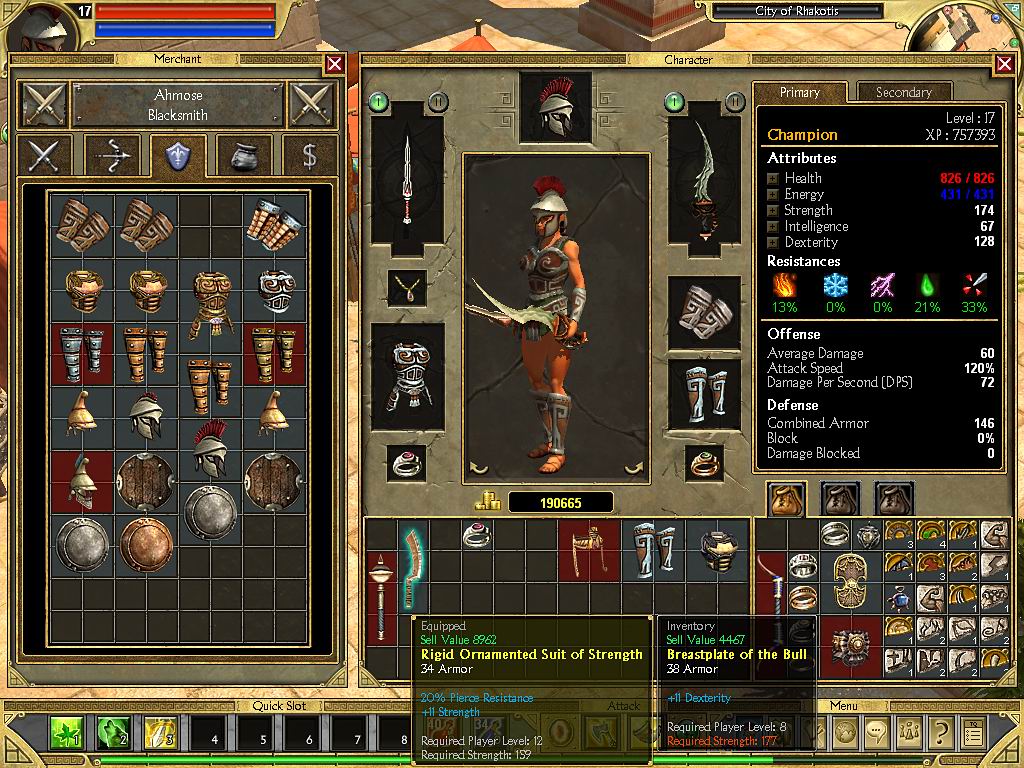Open the second inventory bag
Viewport: 1024px width, 768px height.
(841, 498)
